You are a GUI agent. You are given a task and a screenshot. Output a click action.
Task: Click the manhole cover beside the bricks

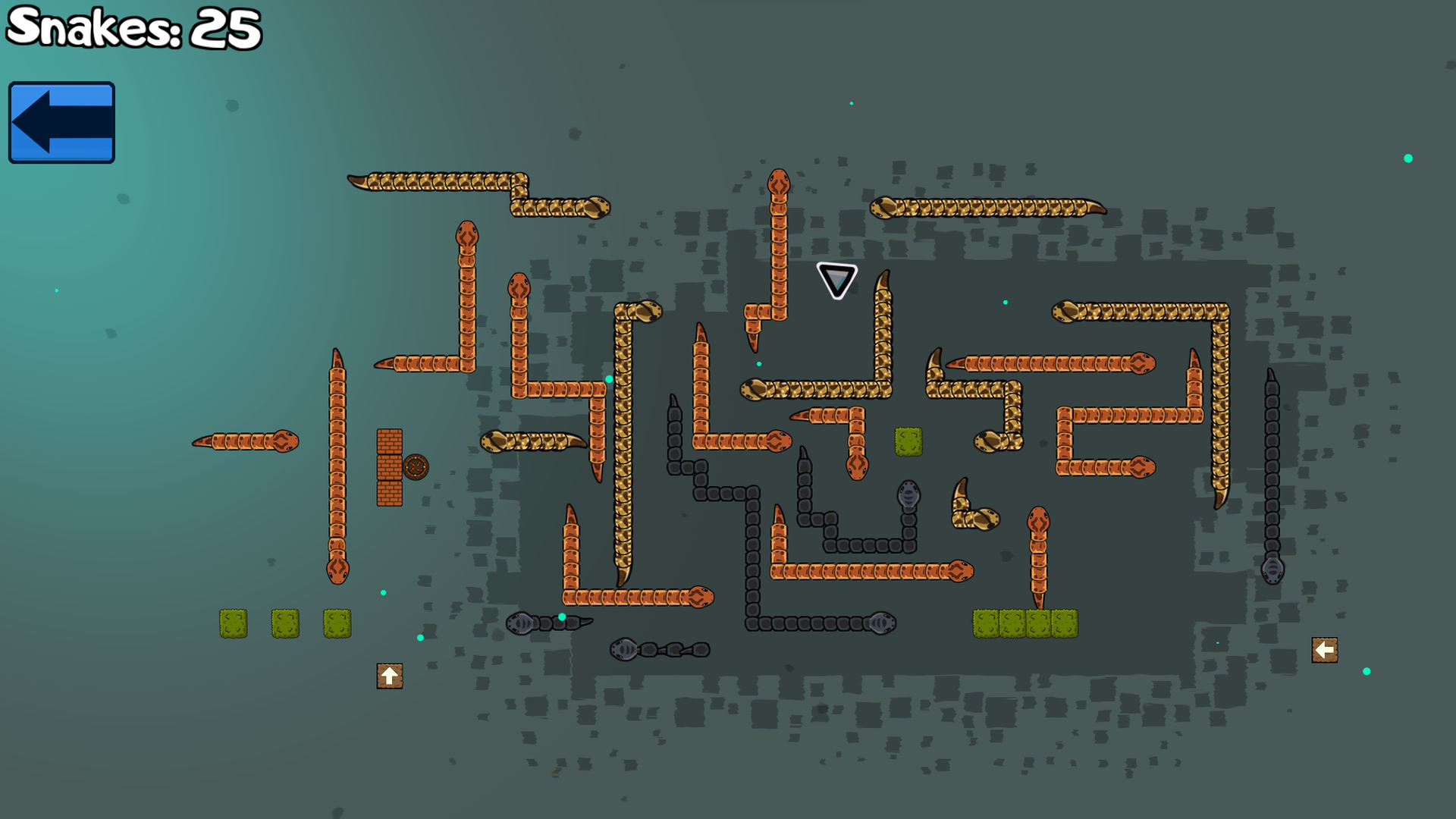point(416,466)
